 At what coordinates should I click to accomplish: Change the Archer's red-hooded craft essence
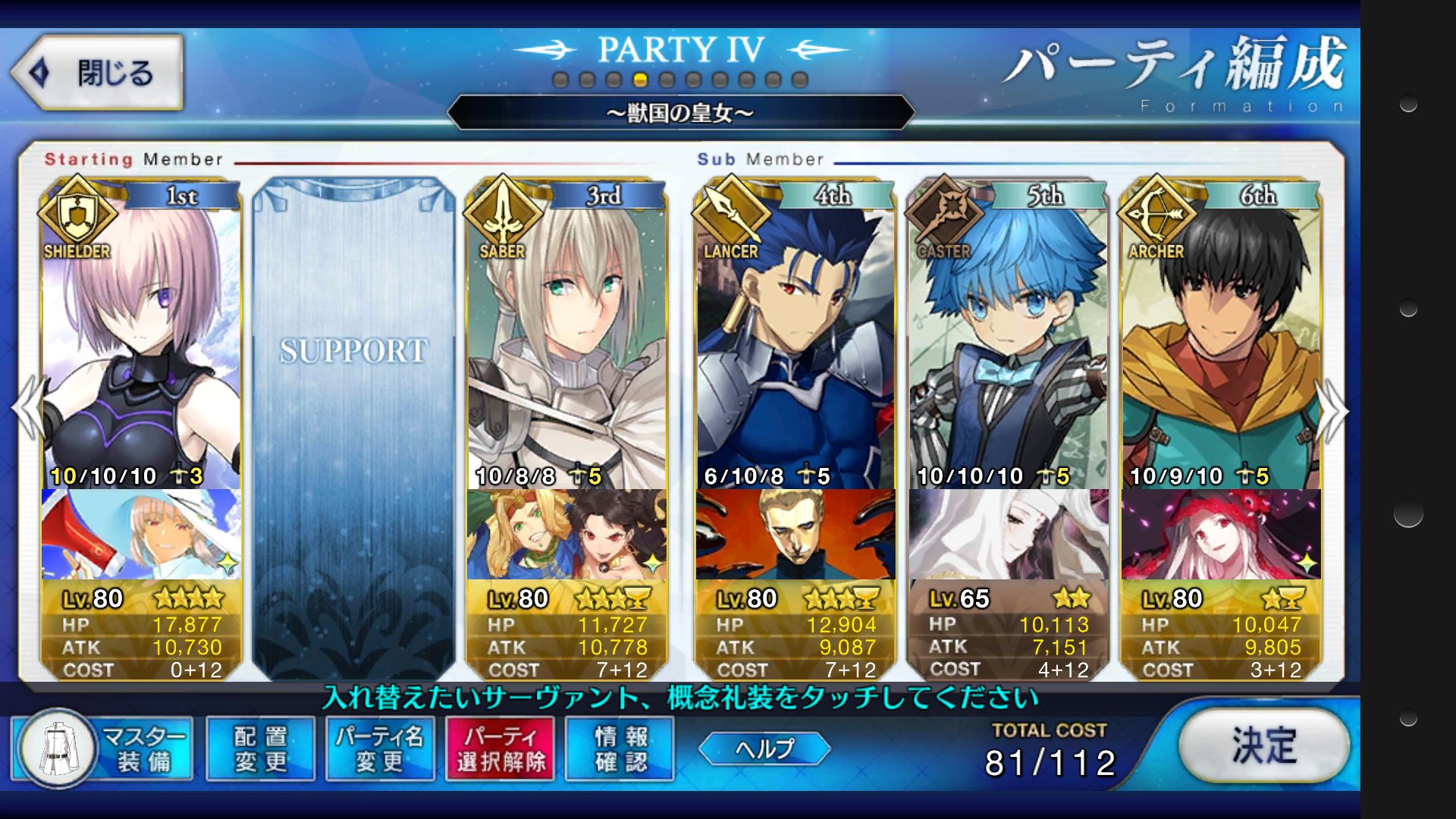coord(1221,535)
